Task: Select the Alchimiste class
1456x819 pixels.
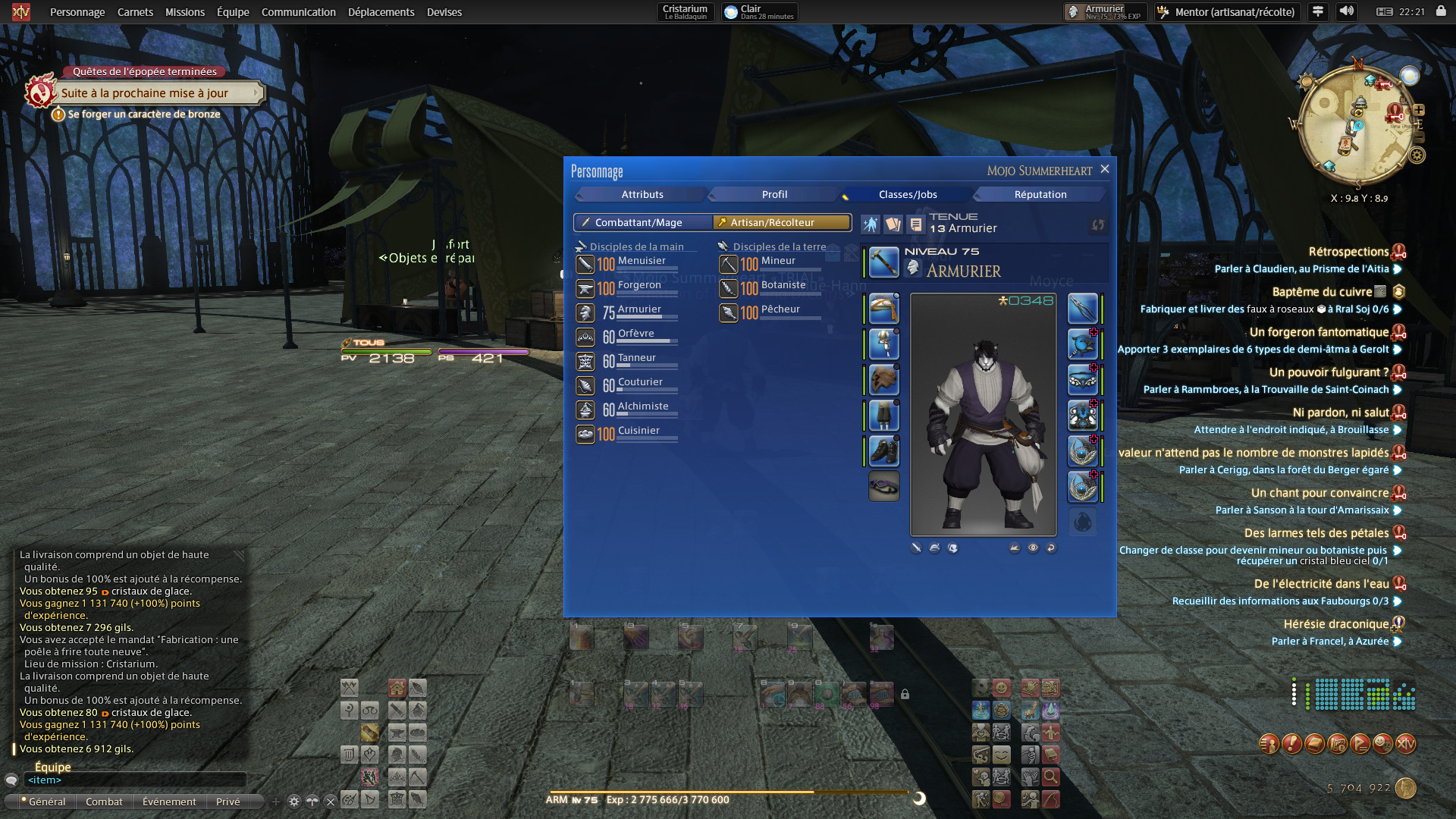Action: coord(642,408)
